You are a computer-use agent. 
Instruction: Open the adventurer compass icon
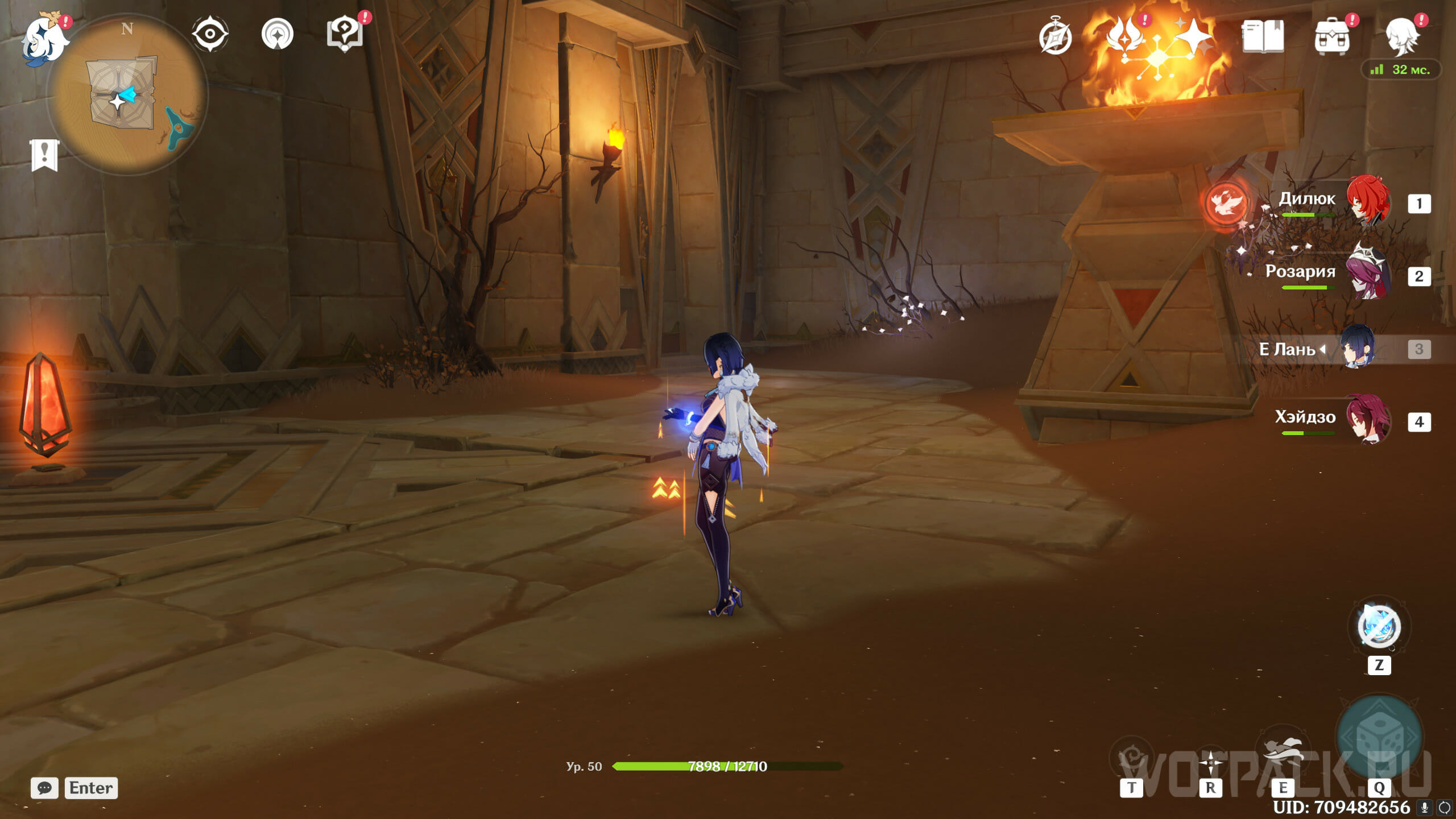tap(1055, 38)
